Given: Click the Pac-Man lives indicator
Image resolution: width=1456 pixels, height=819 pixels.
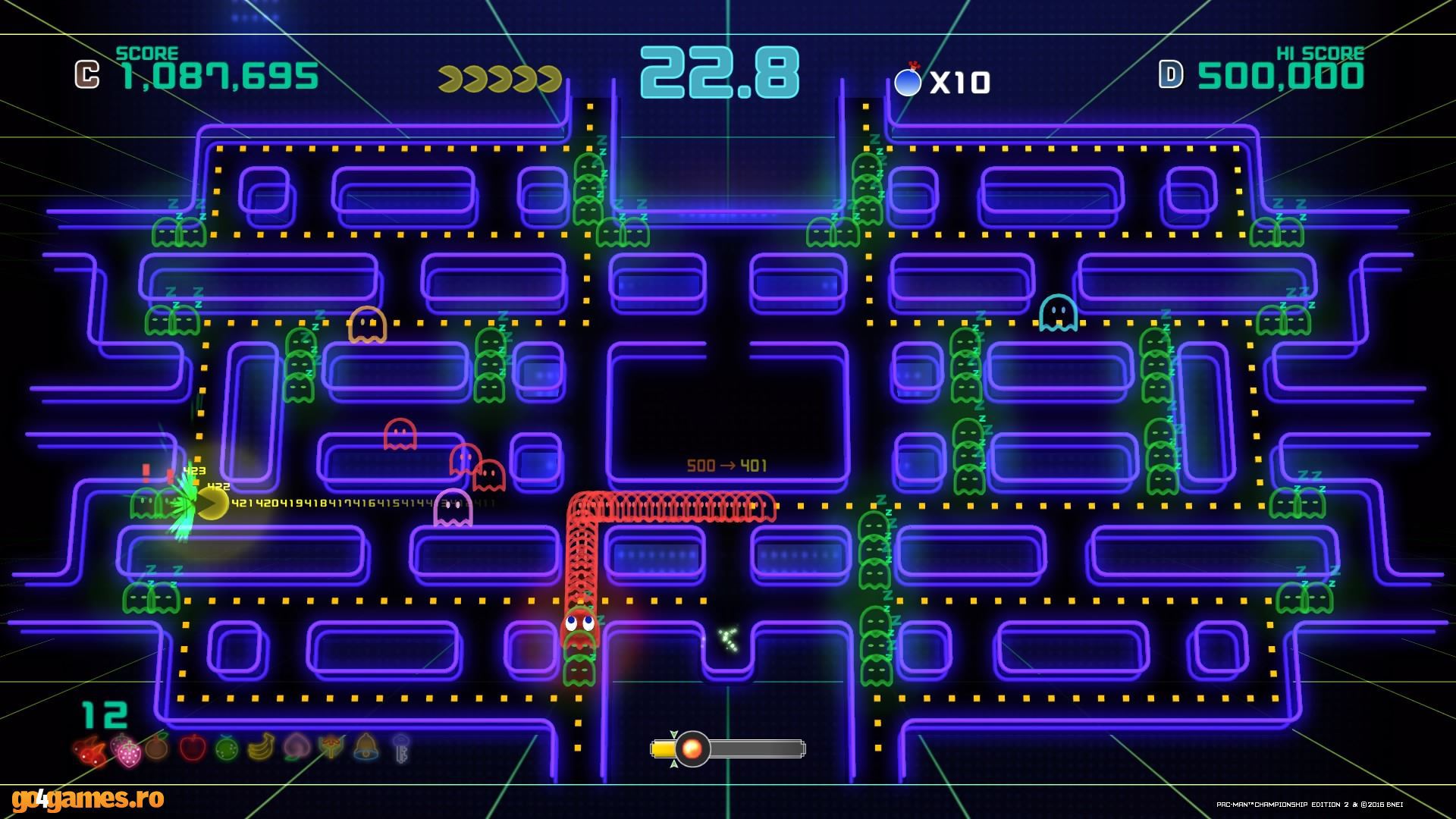Looking at the screenshot, I should coord(500,79).
